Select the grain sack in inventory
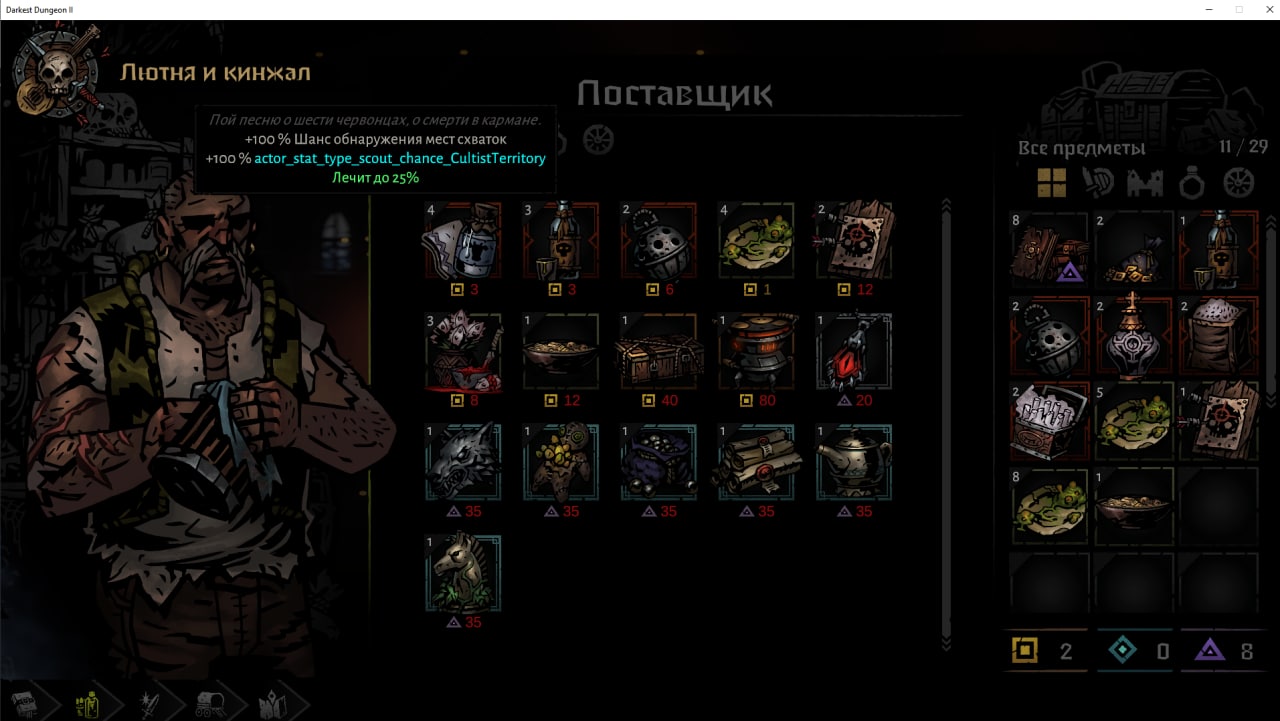Viewport: 1280px width, 721px height. 1219,335
